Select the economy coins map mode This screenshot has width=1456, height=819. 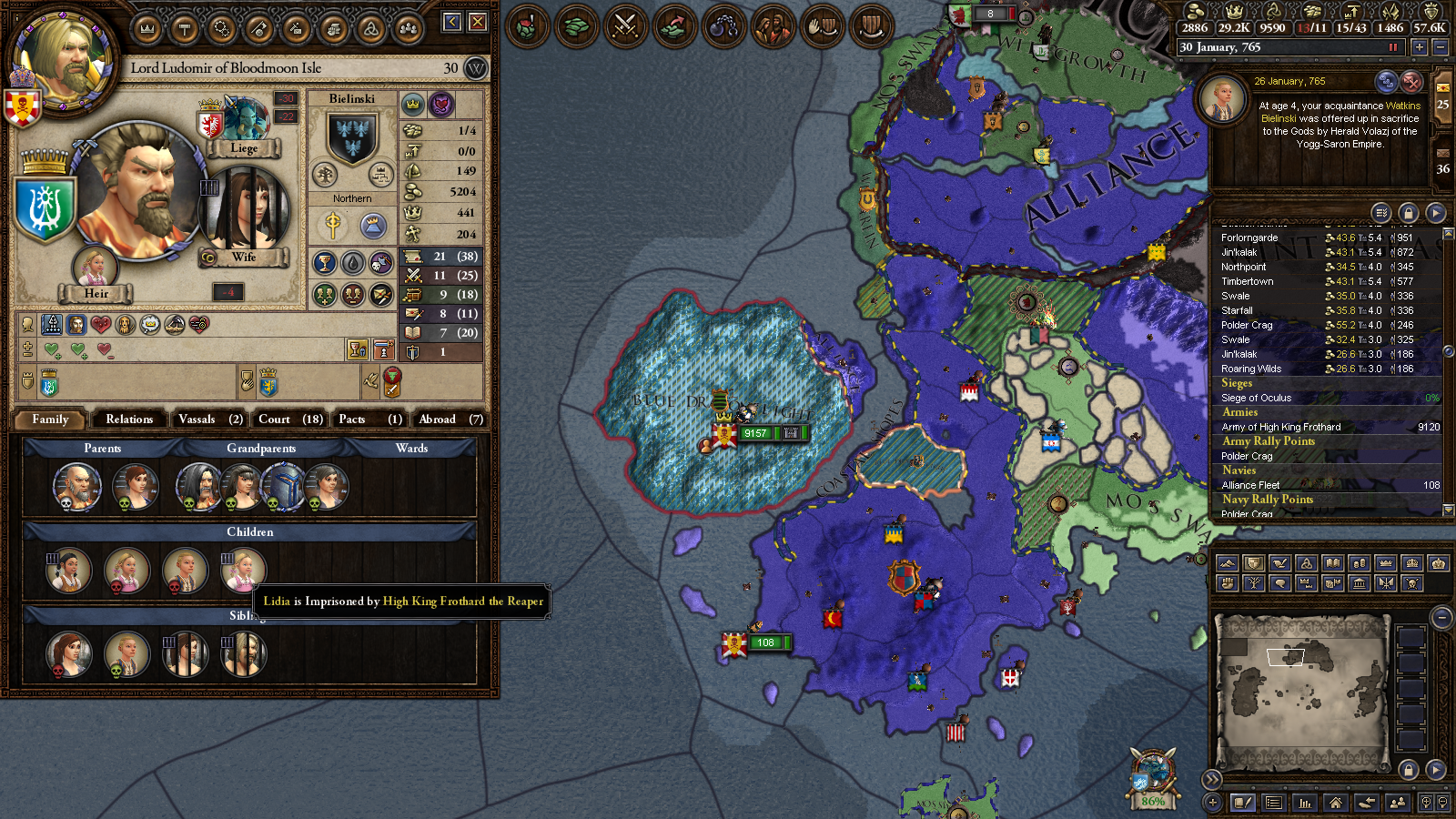(1359, 564)
